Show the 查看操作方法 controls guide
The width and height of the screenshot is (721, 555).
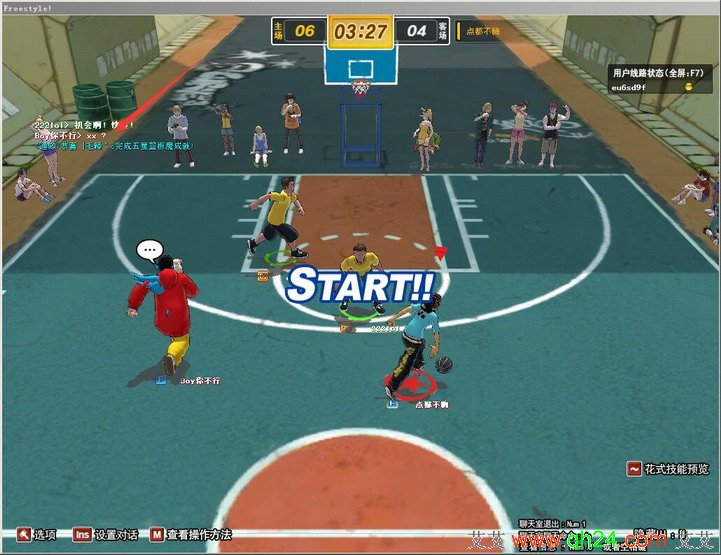coord(191,535)
